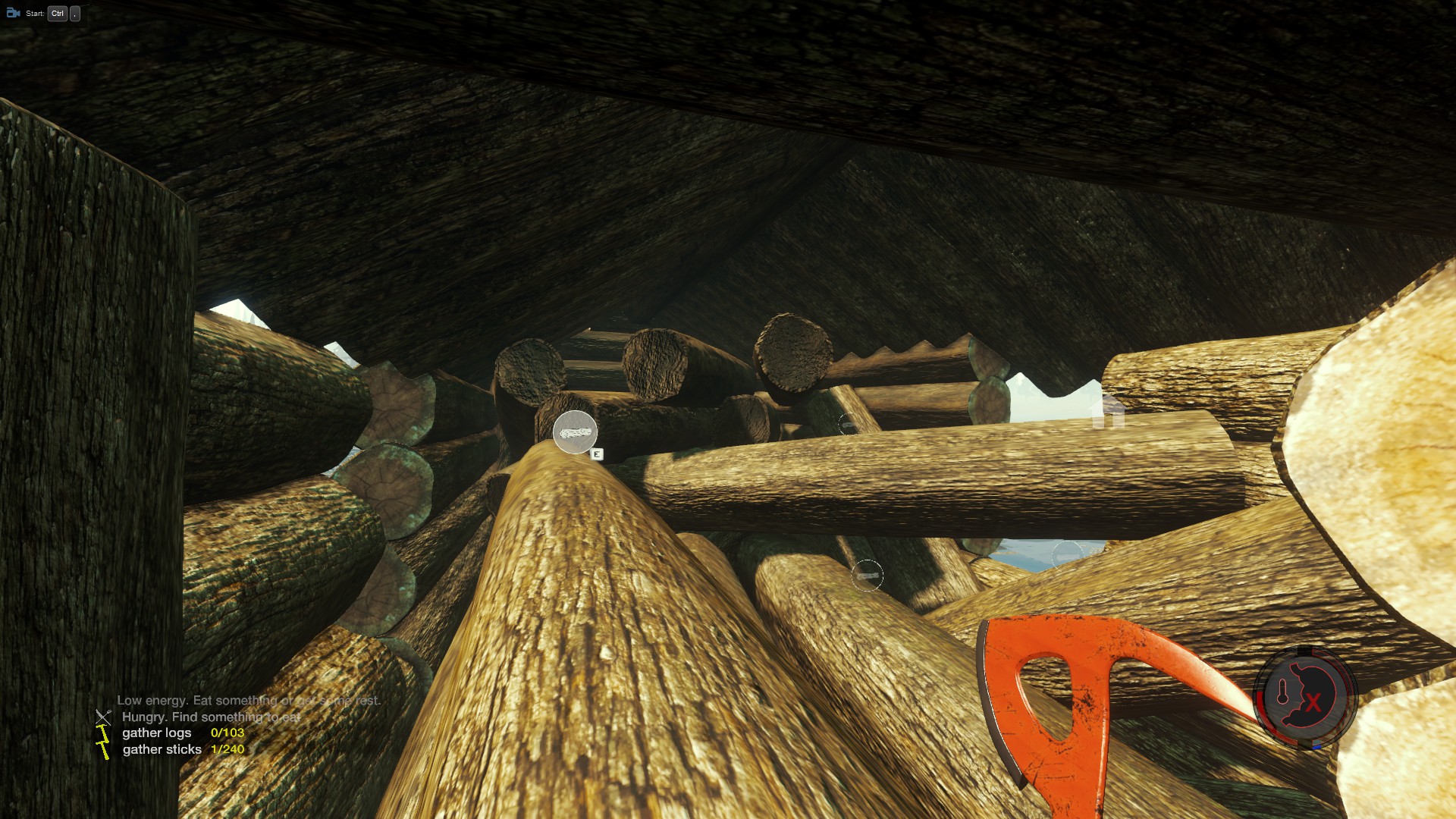Click the highlighted log pickup icon
Viewport: 1456px width, 819px height.
point(575,432)
